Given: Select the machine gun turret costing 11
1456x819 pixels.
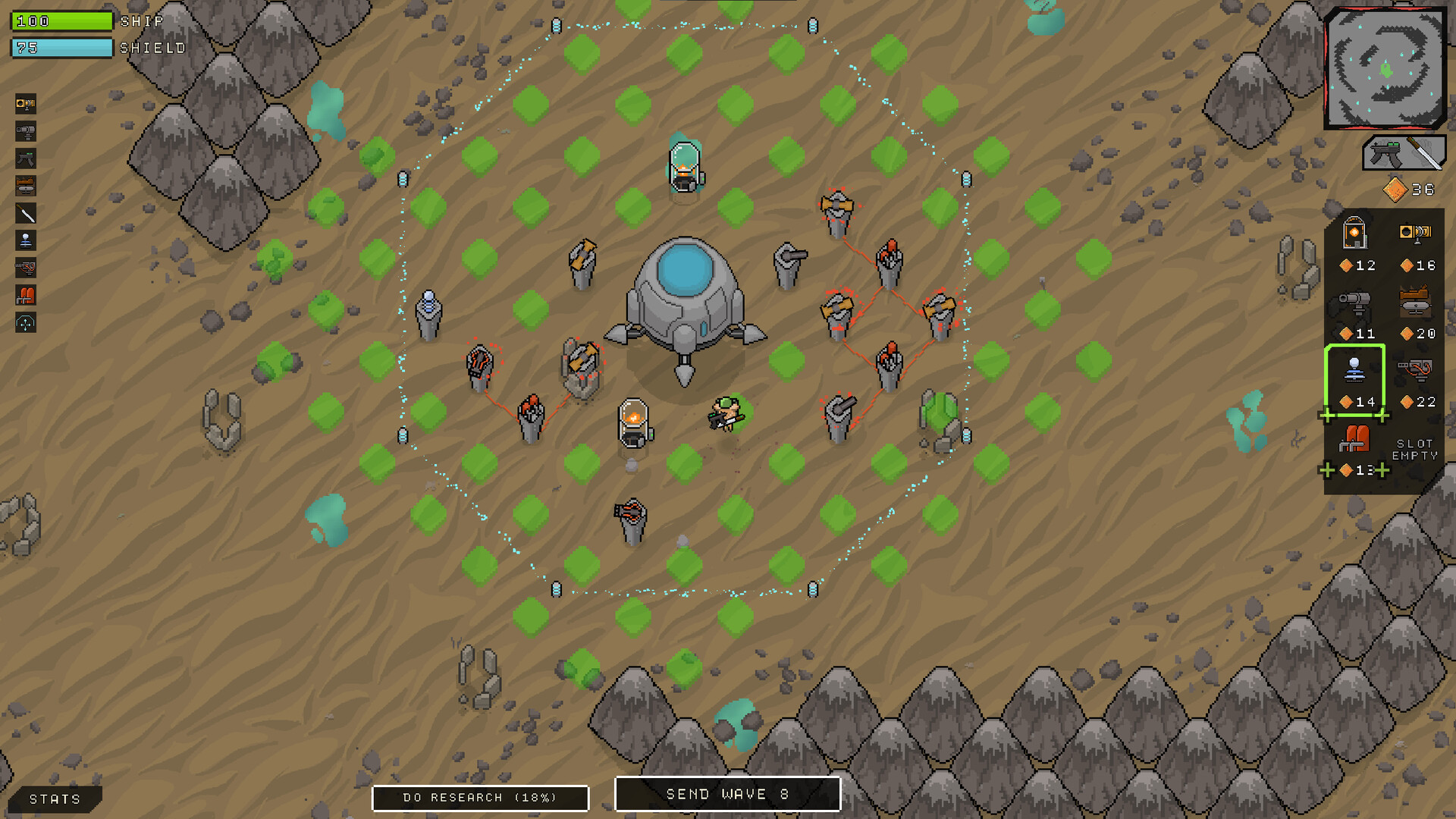Looking at the screenshot, I should pos(1357,301).
